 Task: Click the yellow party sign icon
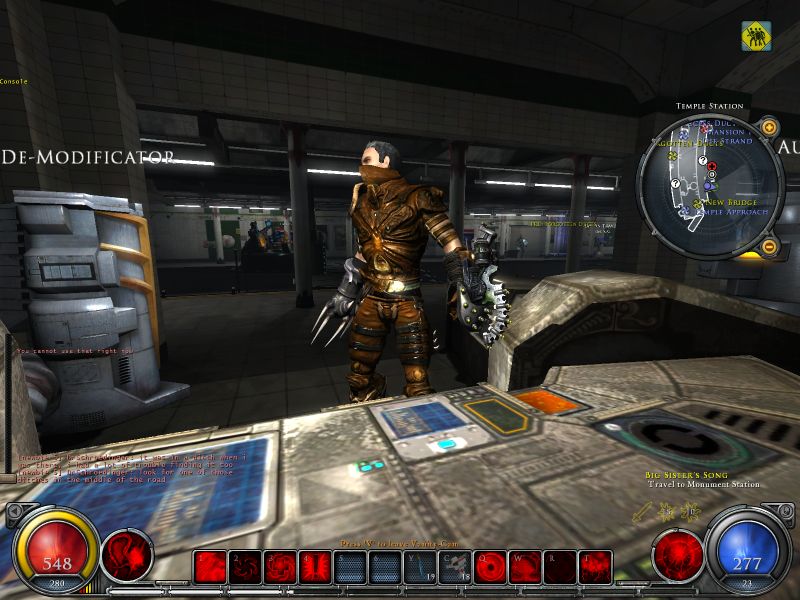tap(756, 36)
